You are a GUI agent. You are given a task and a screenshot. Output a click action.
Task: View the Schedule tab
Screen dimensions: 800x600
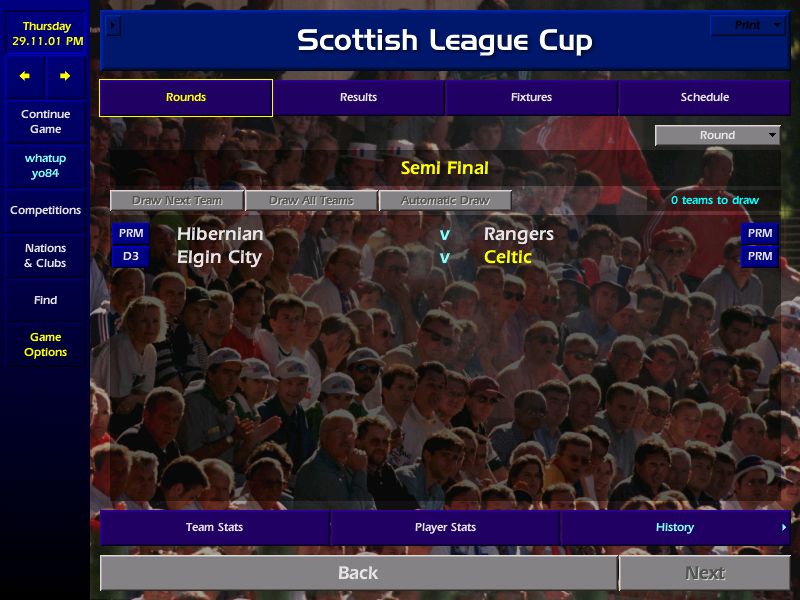click(x=704, y=97)
